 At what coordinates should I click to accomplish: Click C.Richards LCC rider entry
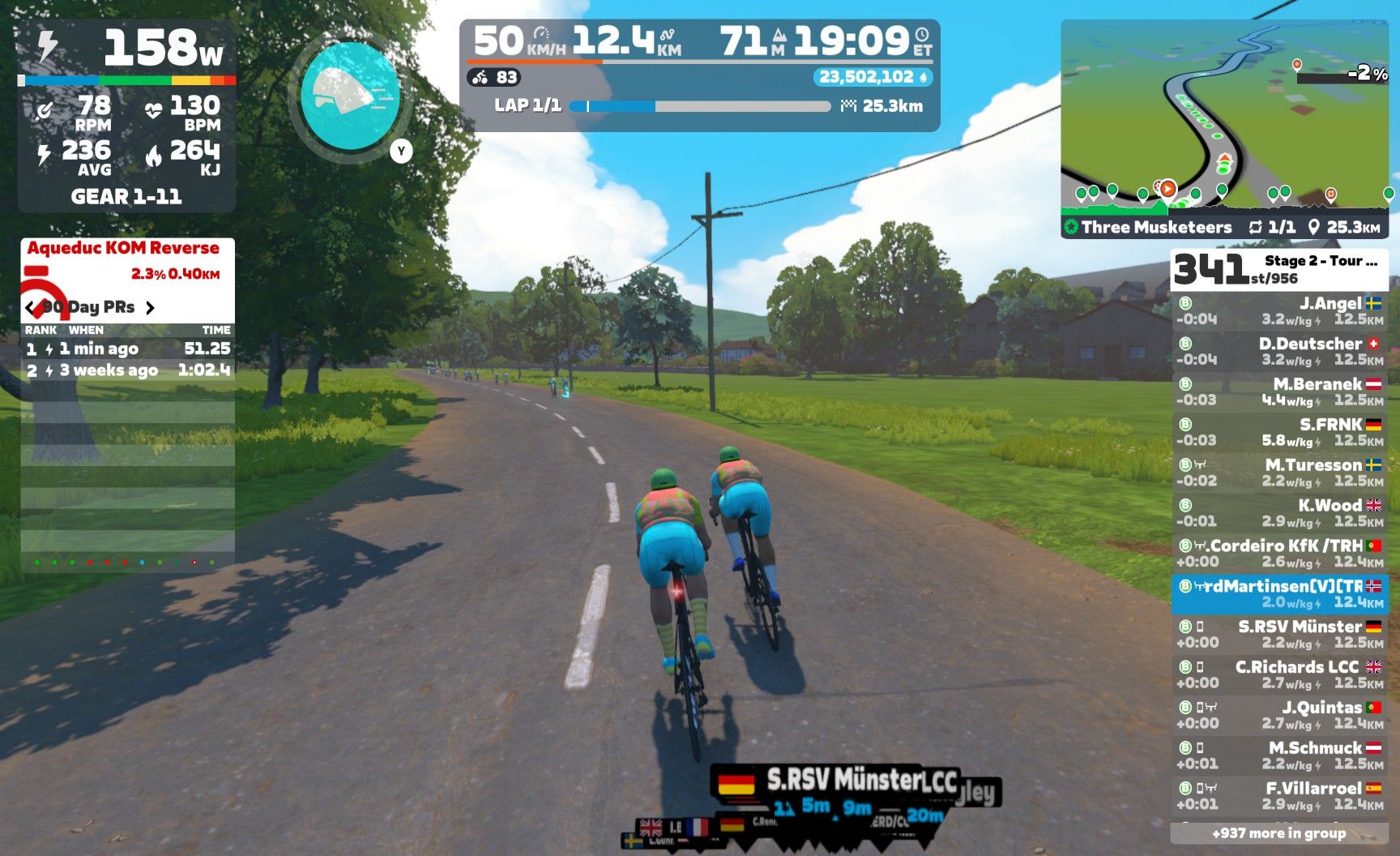point(1279,674)
